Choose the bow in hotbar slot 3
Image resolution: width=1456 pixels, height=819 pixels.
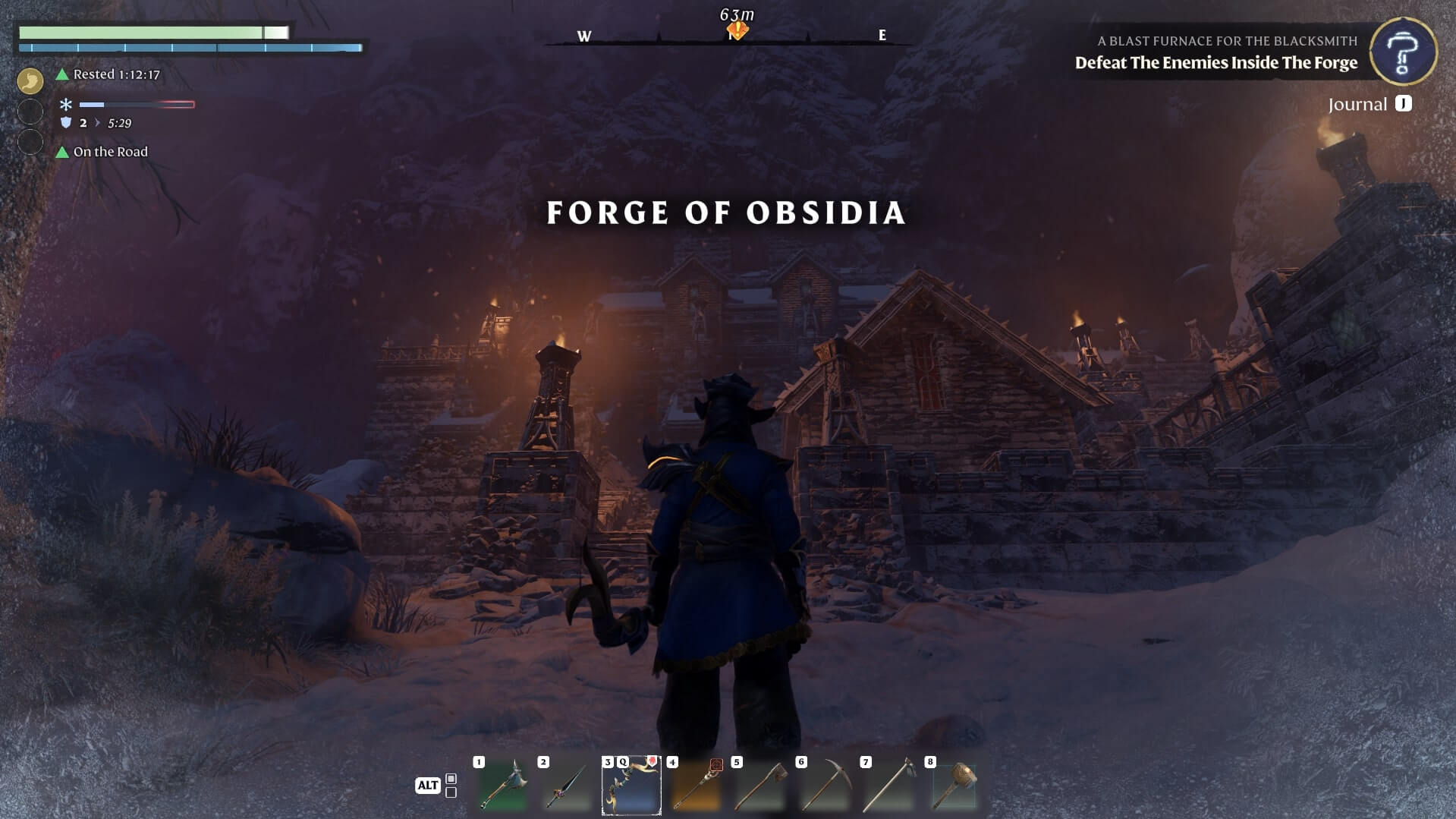631,786
